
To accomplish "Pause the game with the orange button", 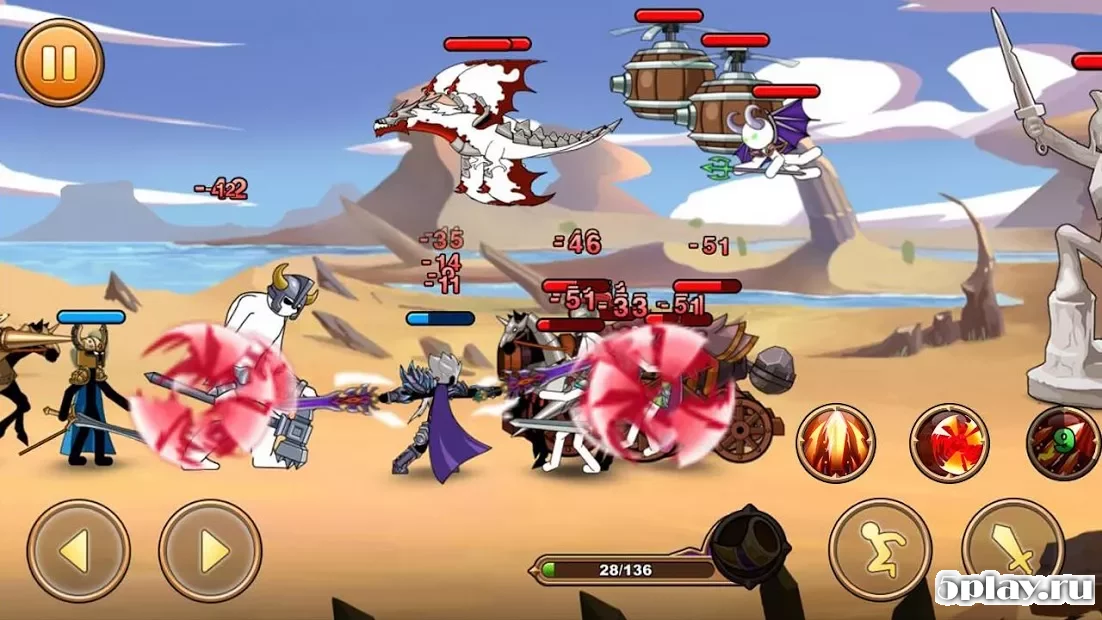I will point(59,62).
